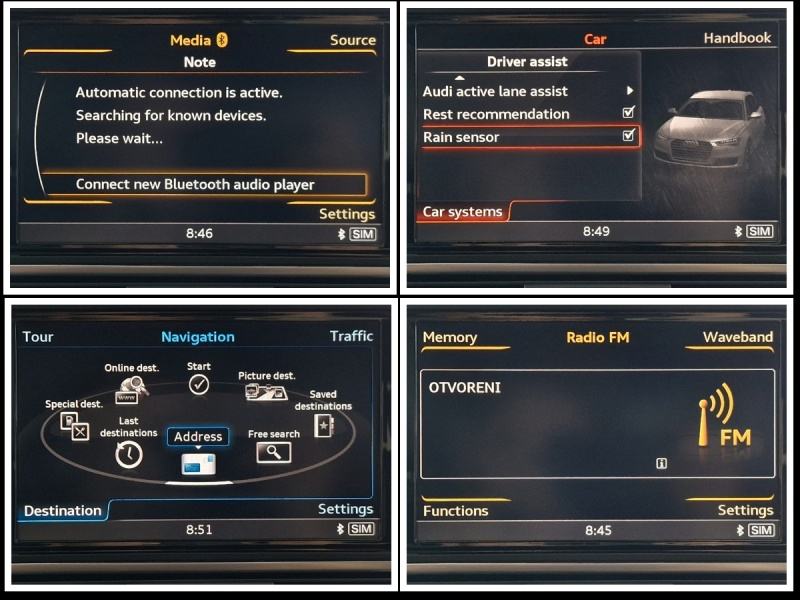Select the Special dest. icon
Viewport: 800px width, 600px height.
[x=74, y=425]
